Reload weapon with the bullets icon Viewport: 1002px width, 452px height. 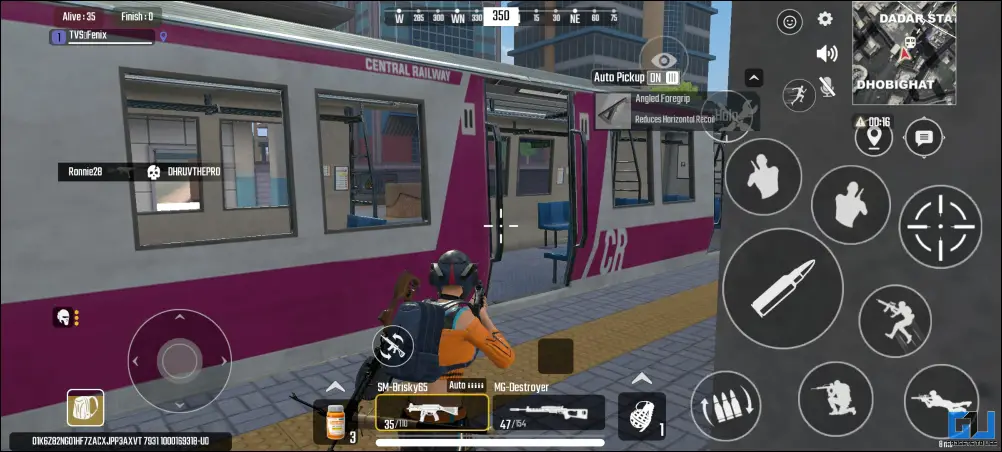(725, 406)
